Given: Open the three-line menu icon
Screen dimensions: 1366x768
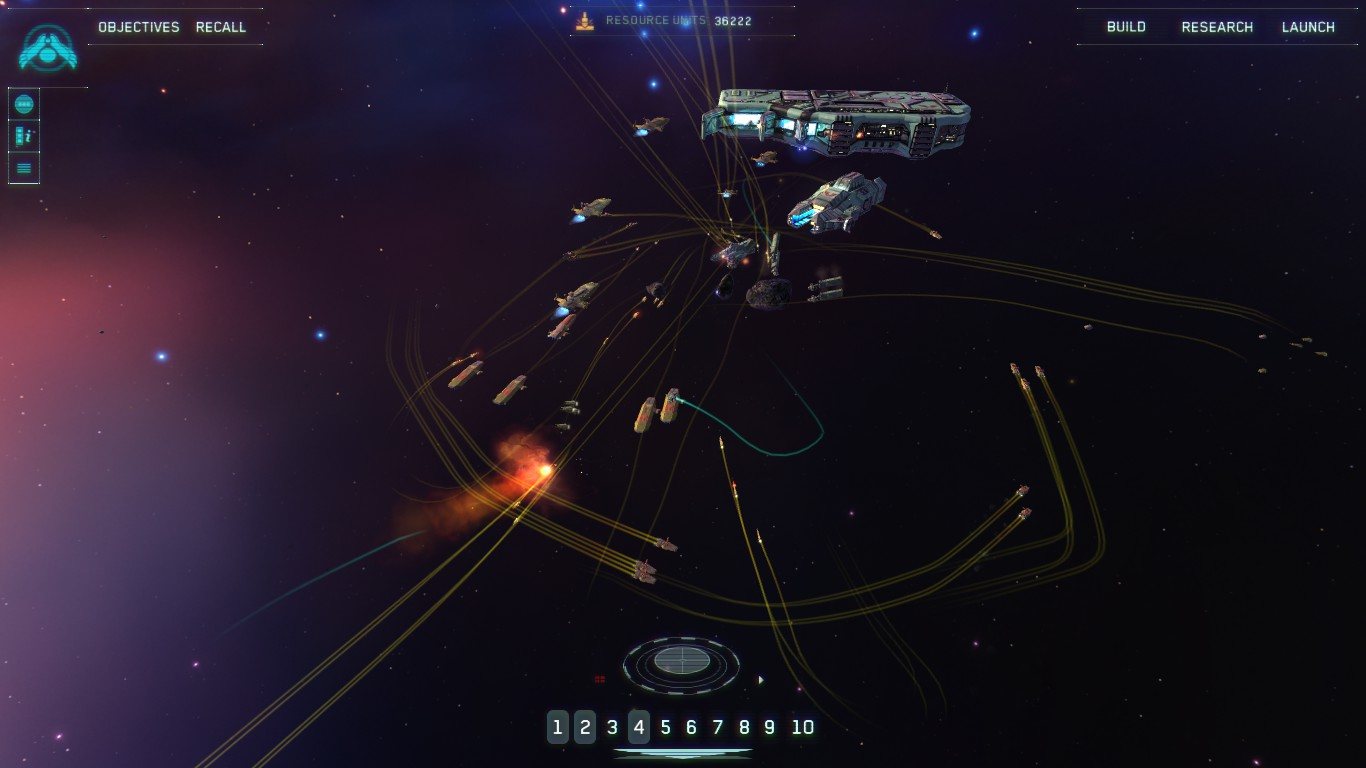Looking at the screenshot, I should coord(25,168).
